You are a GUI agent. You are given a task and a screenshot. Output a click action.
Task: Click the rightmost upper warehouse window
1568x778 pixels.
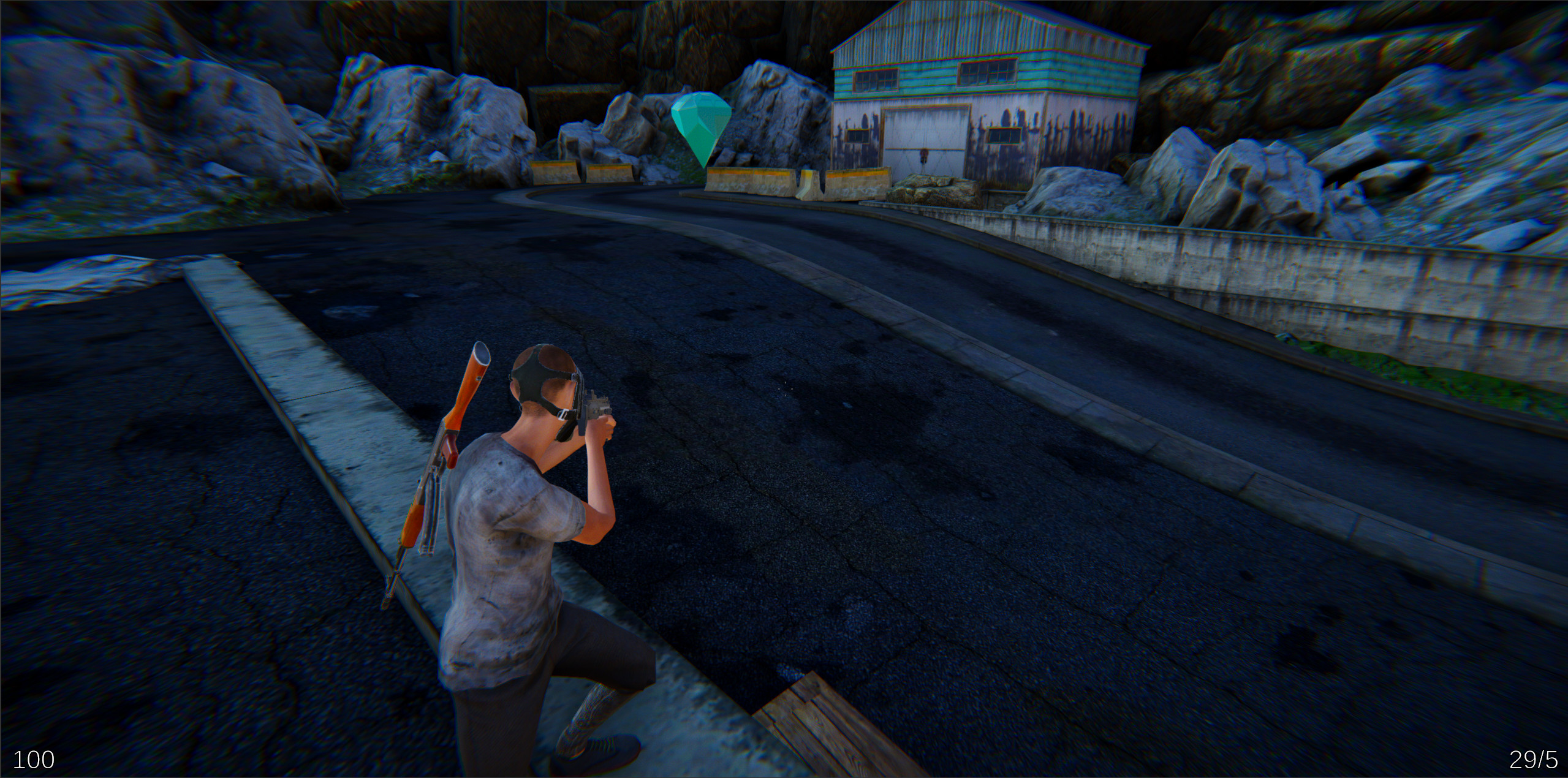click(985, 74)
